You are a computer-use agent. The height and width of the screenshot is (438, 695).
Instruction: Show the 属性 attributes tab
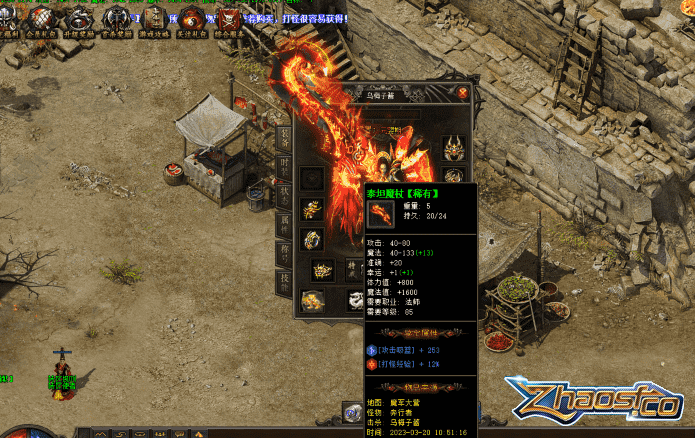[284, 224]
